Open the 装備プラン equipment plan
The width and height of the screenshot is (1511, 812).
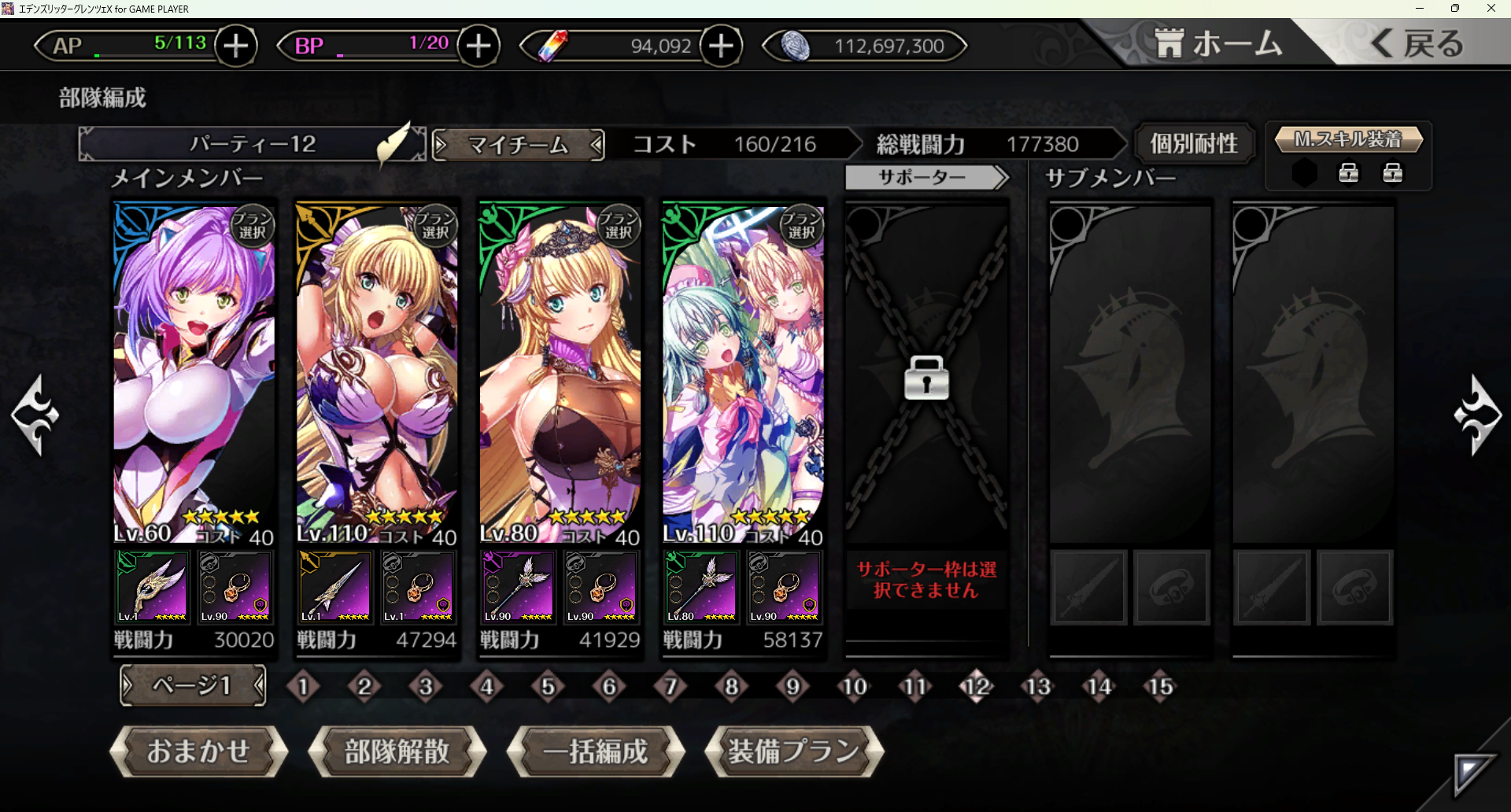pos(794,751)
